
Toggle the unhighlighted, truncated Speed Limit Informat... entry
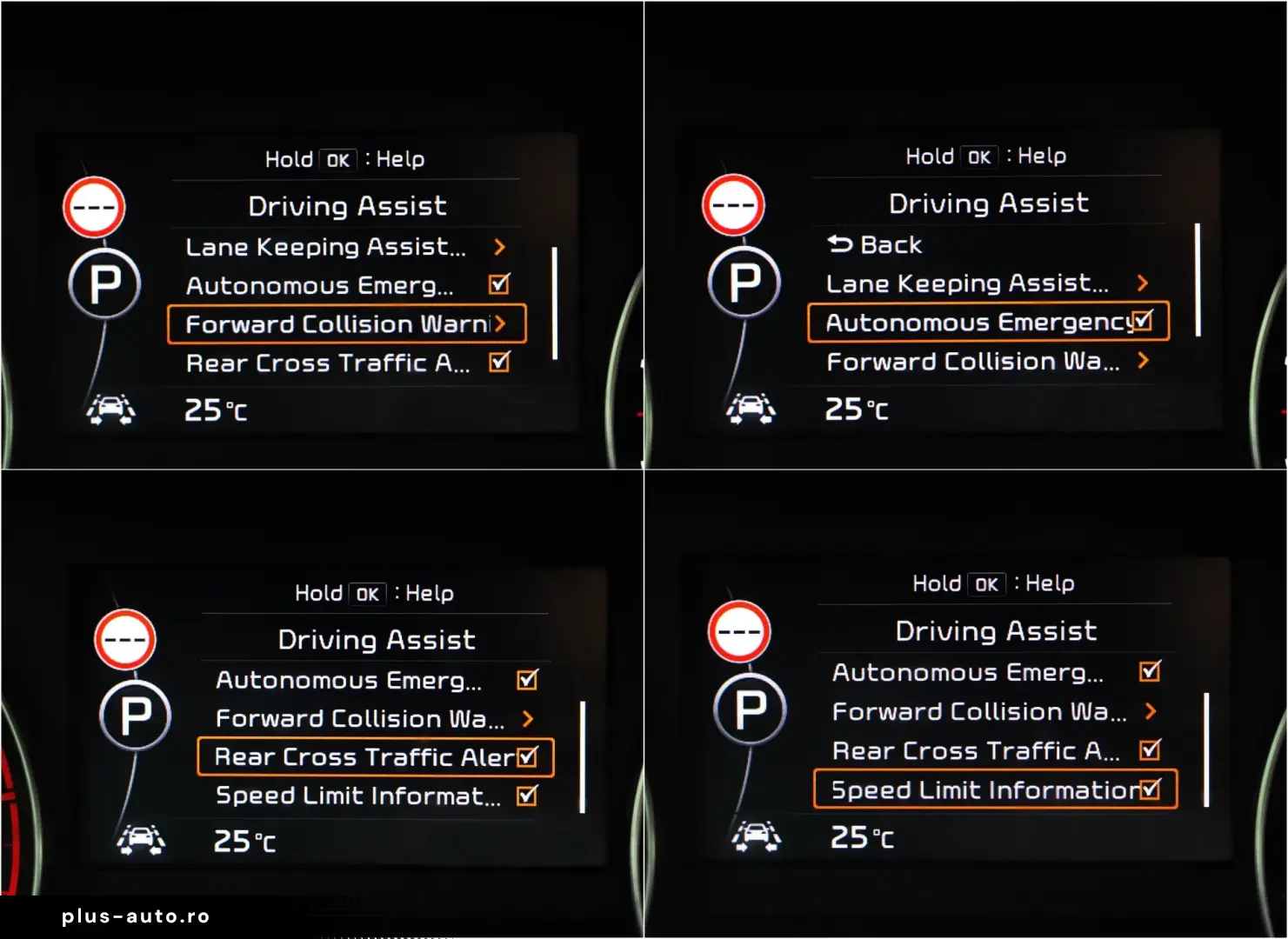pos(376,796)
